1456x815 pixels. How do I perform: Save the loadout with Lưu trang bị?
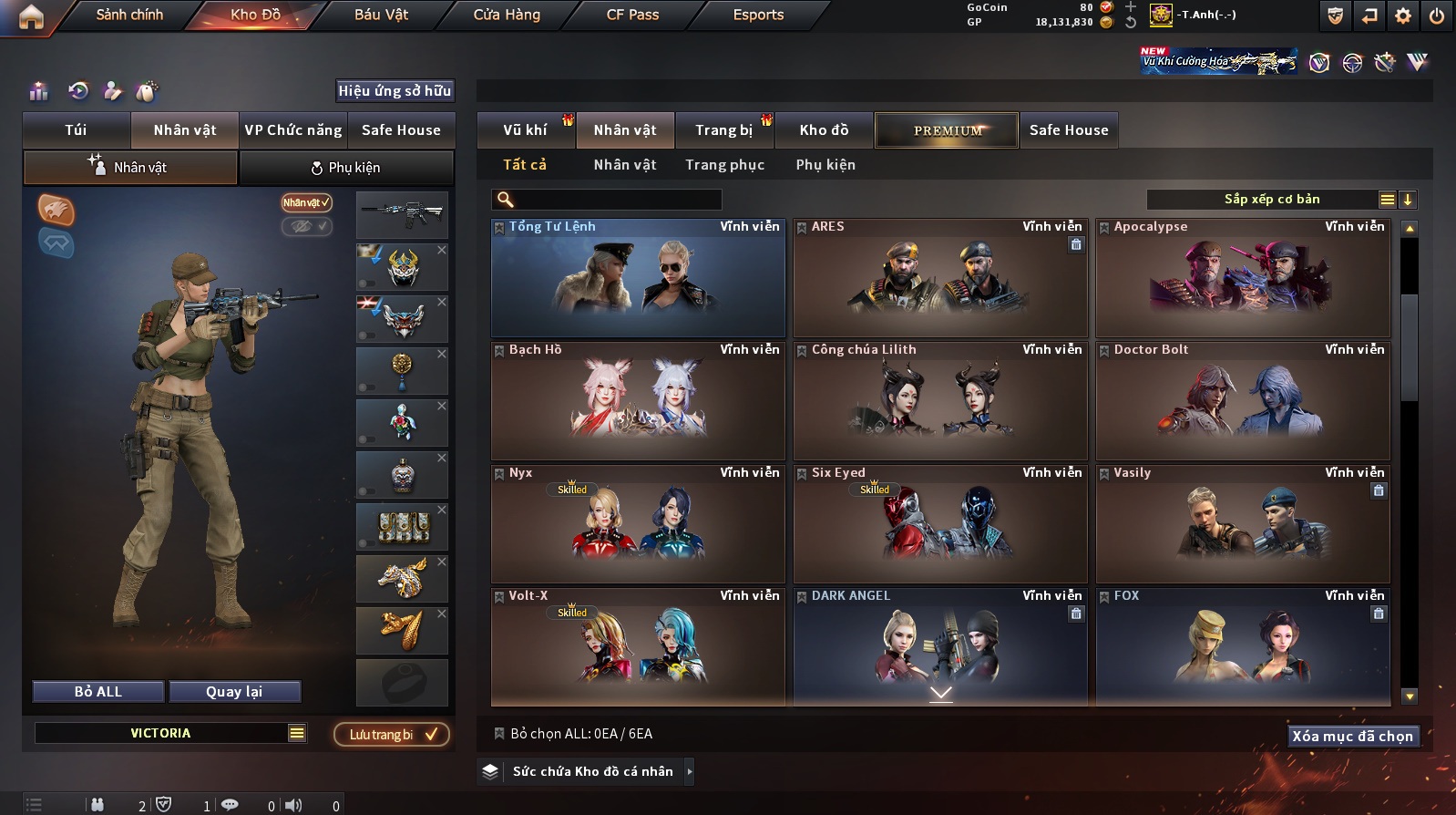click(x=392, y=735)
